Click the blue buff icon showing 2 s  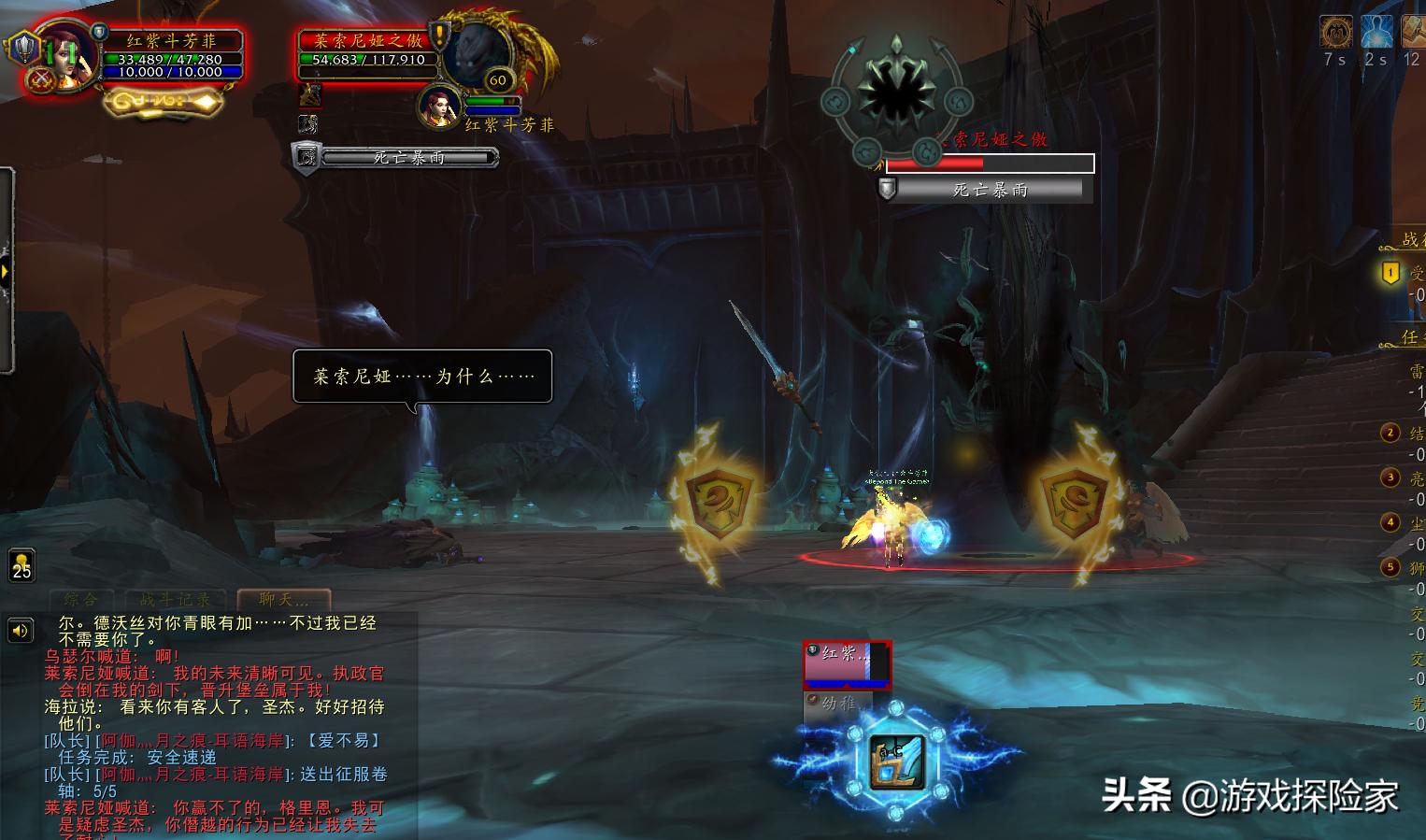pyautogui.click(x=1376, y=33)
